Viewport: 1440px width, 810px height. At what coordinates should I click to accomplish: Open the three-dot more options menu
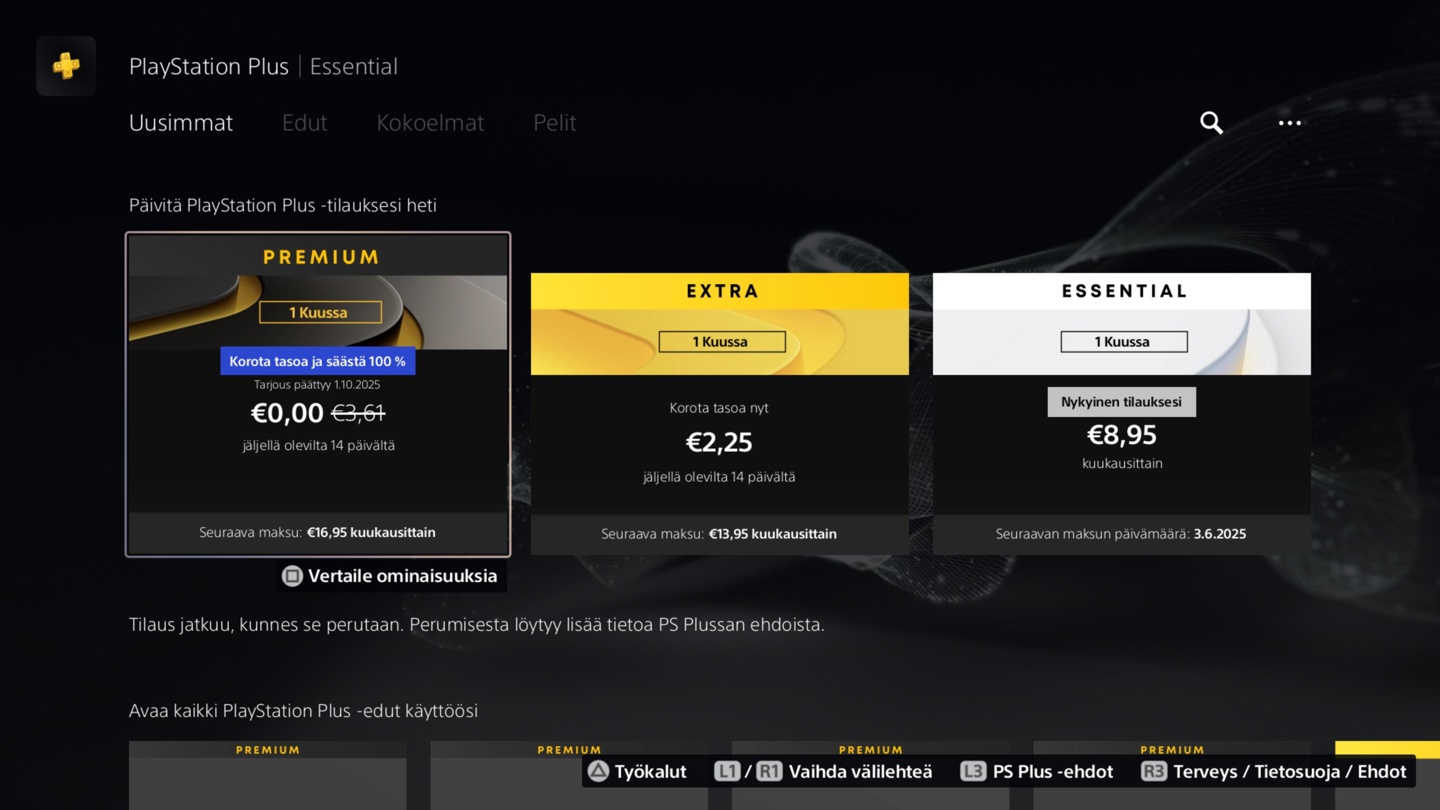coord(1290,123)
